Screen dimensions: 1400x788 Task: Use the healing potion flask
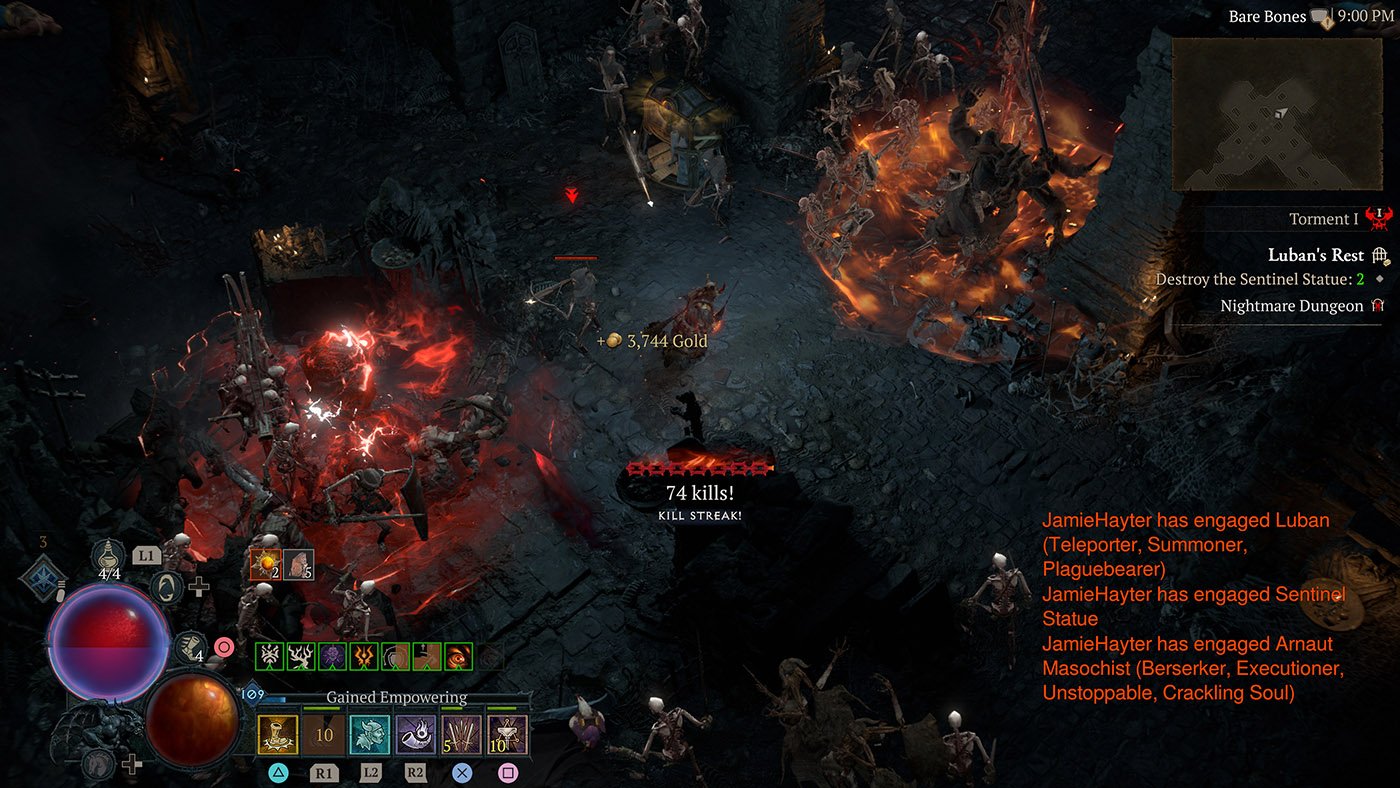click(x=108, y=556)
